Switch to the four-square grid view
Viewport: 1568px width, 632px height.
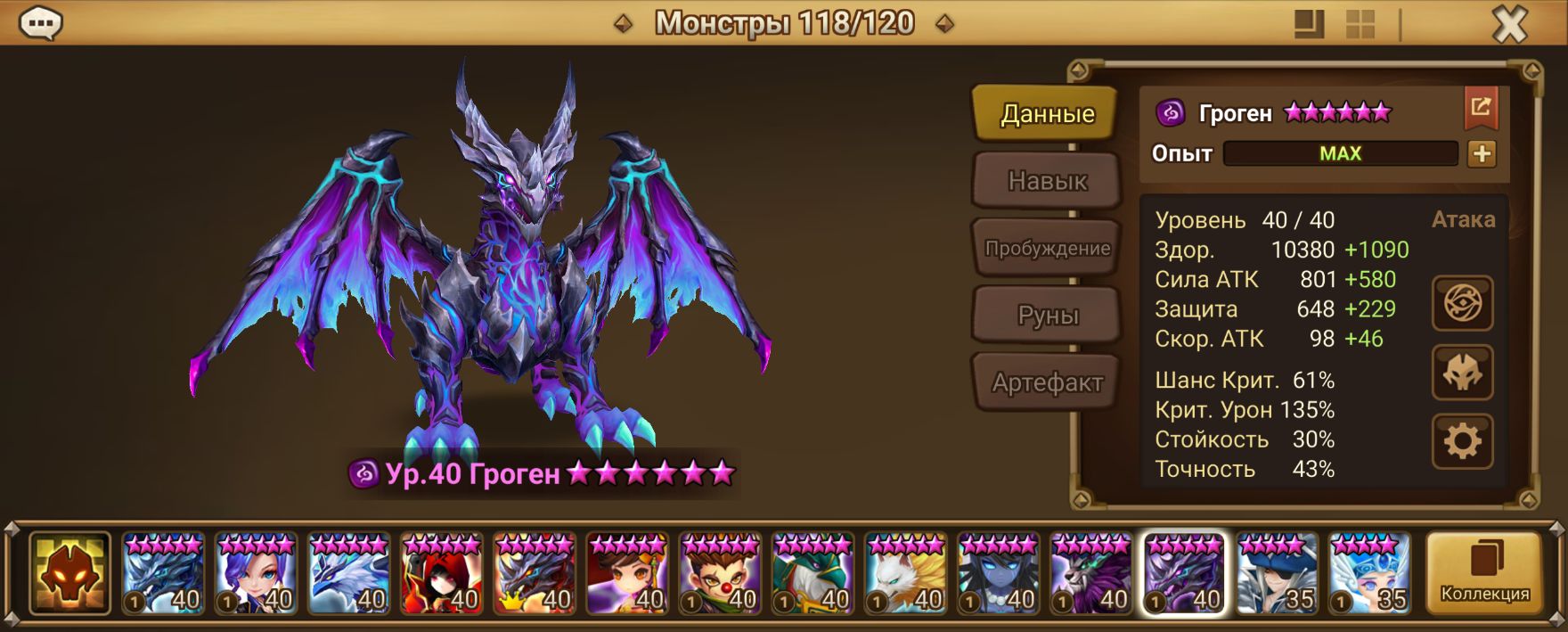coord(1360,24)
